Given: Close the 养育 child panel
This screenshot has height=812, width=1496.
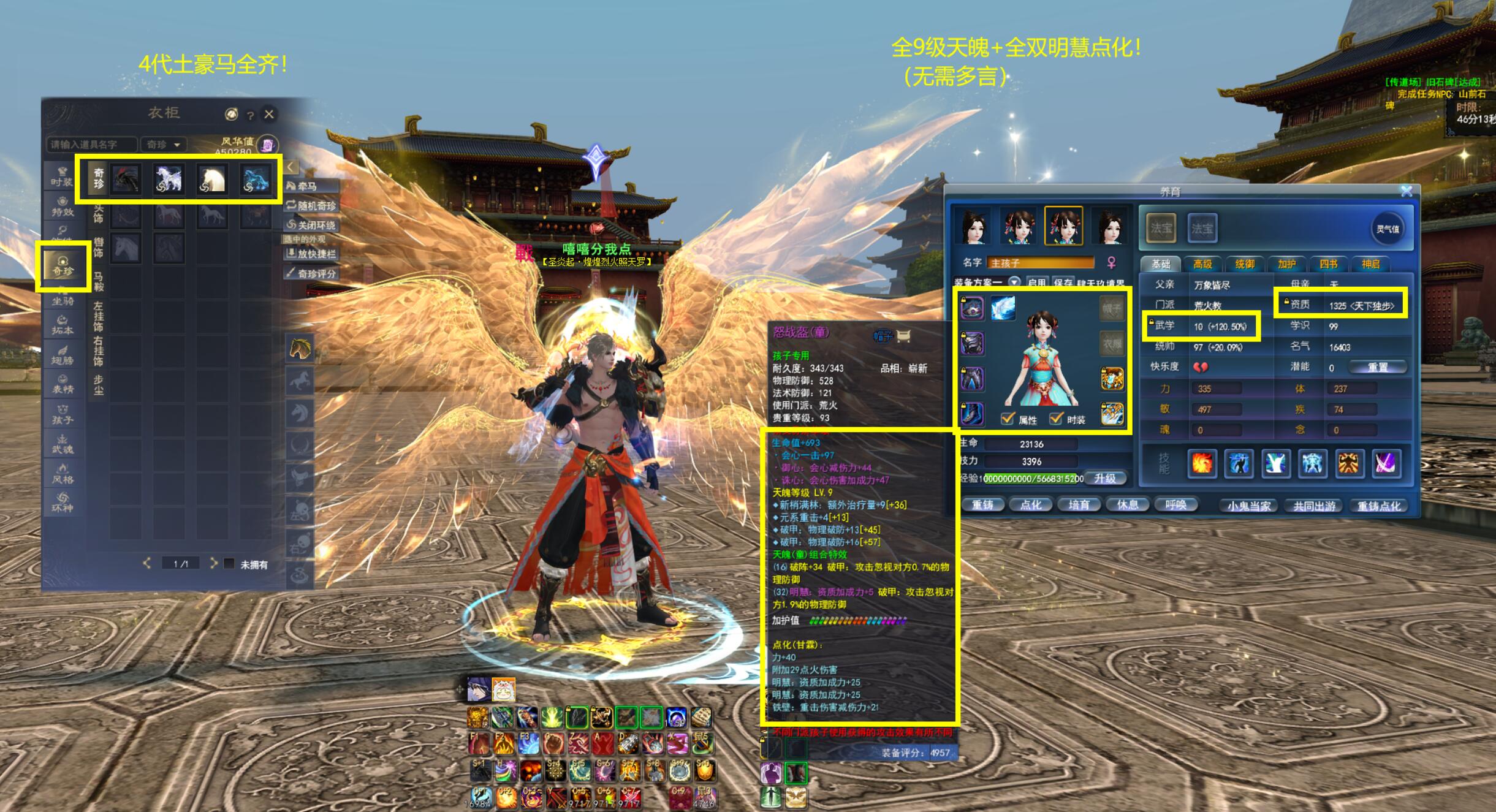Looking at the screenshot, I should click(1407, 191).
